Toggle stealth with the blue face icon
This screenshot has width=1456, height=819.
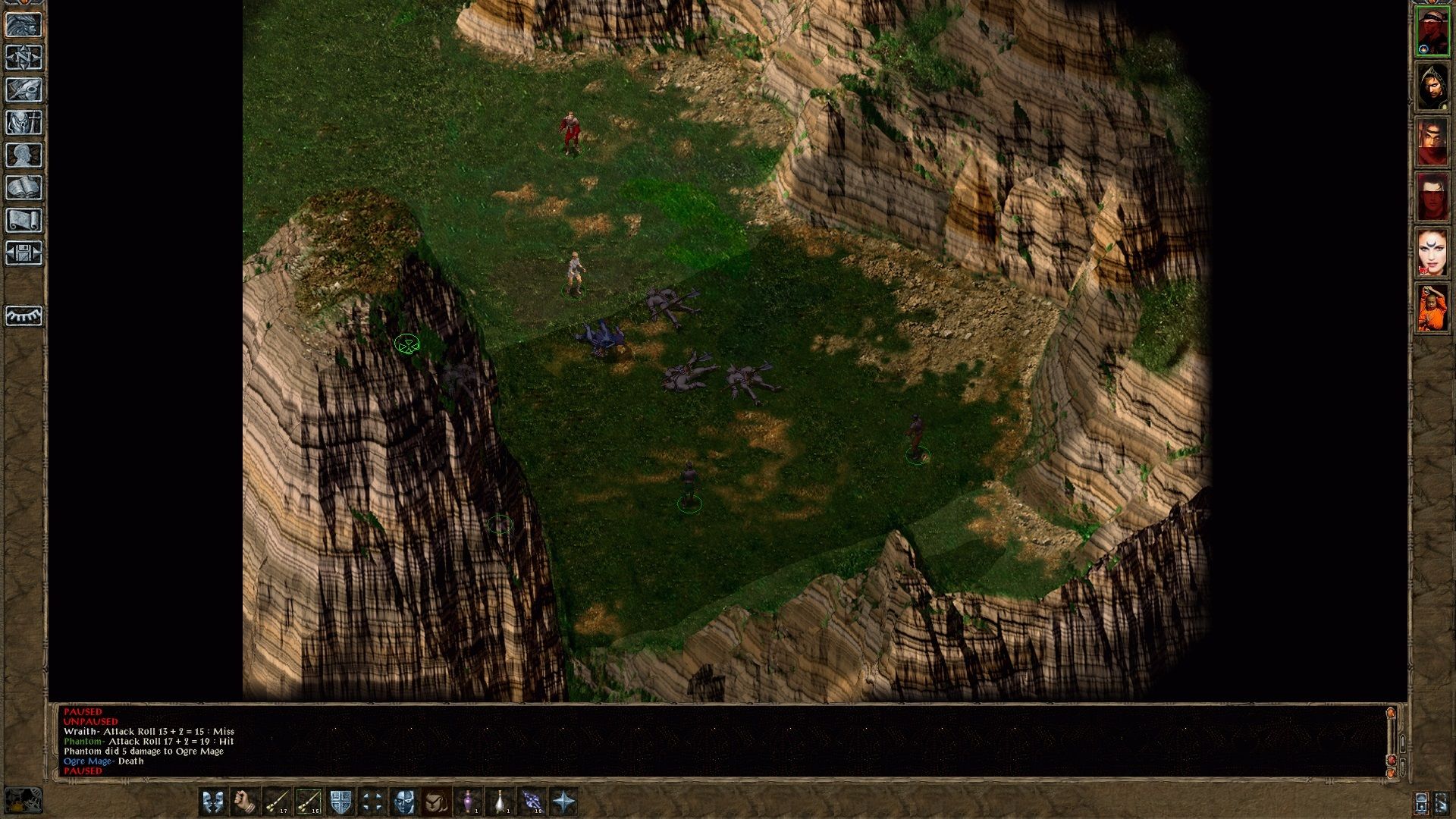click(404, 800)
